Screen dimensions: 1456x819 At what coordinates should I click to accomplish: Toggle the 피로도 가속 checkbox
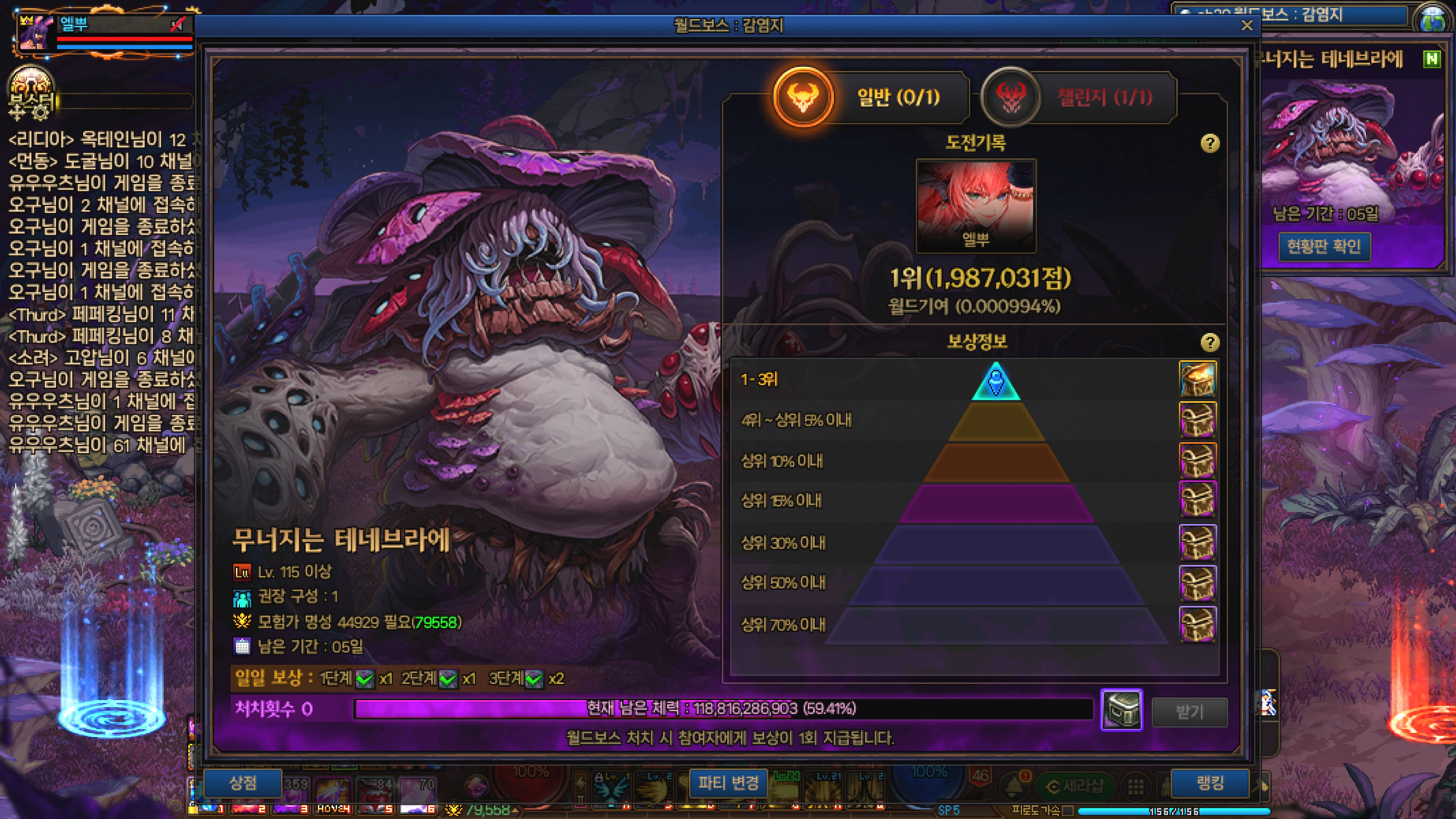coord(1067,811)
